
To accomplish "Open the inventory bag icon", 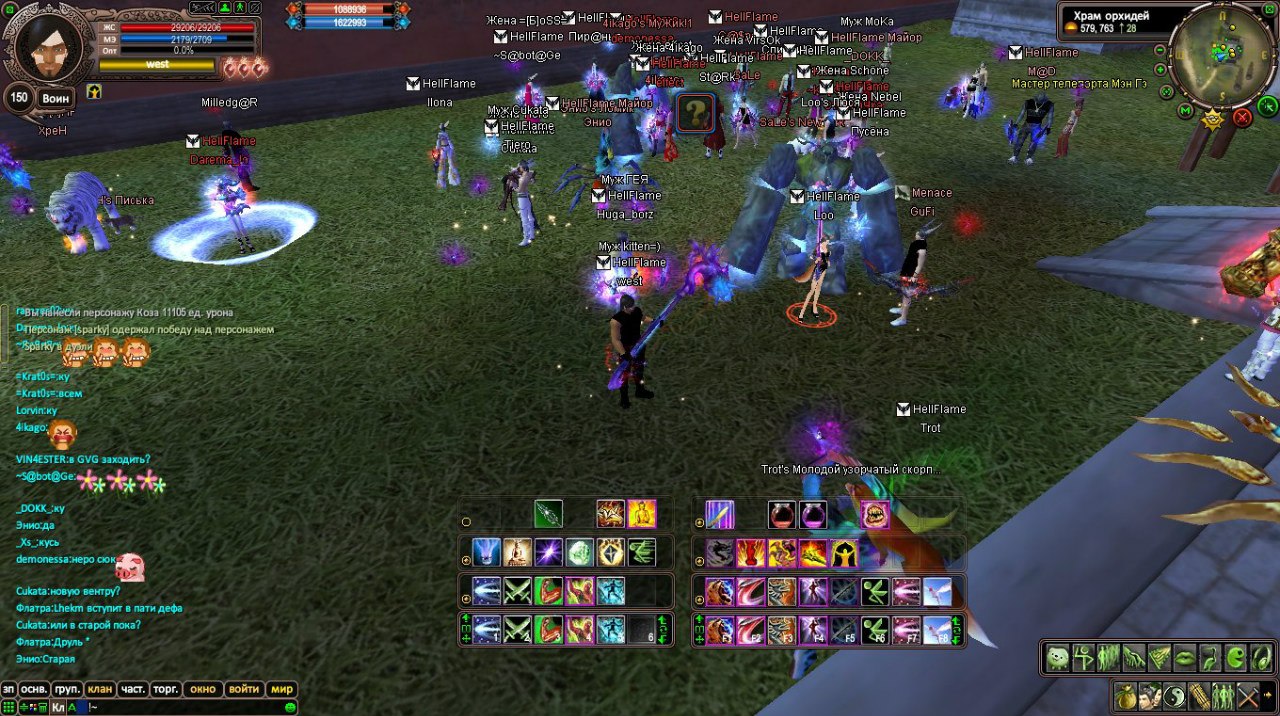I will click(1126, 694).
